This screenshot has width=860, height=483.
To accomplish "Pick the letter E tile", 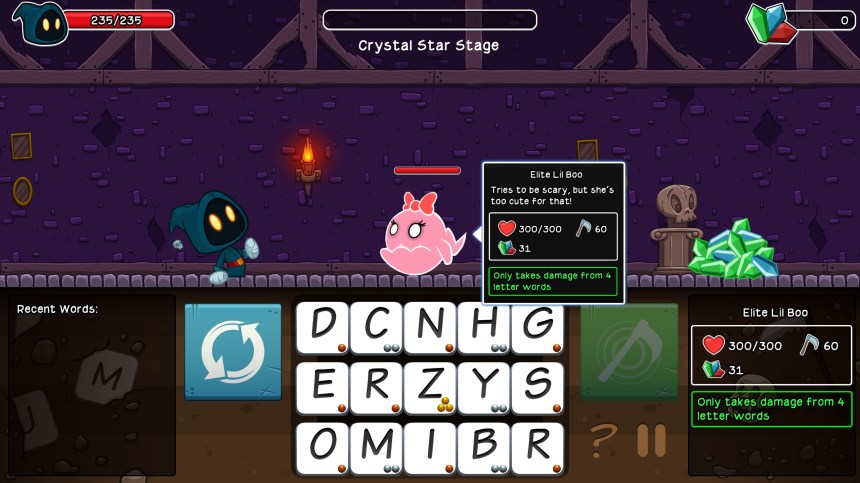I will click(322, 387).
